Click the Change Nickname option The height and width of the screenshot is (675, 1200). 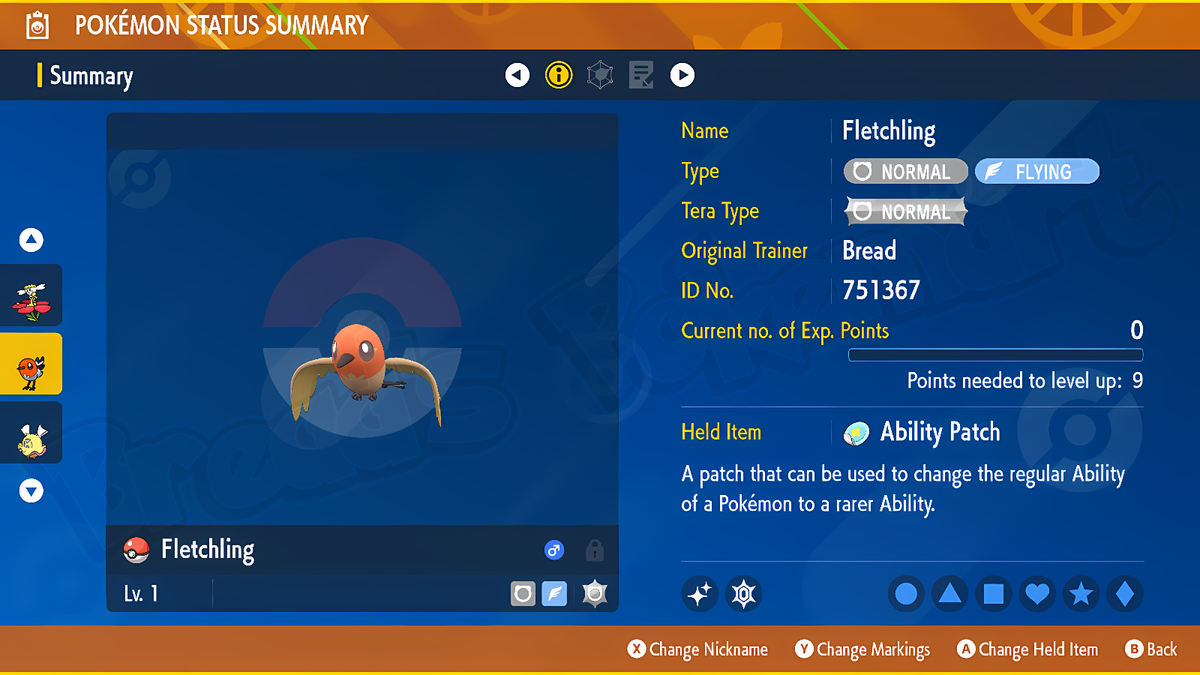click(x=698, y=649)
